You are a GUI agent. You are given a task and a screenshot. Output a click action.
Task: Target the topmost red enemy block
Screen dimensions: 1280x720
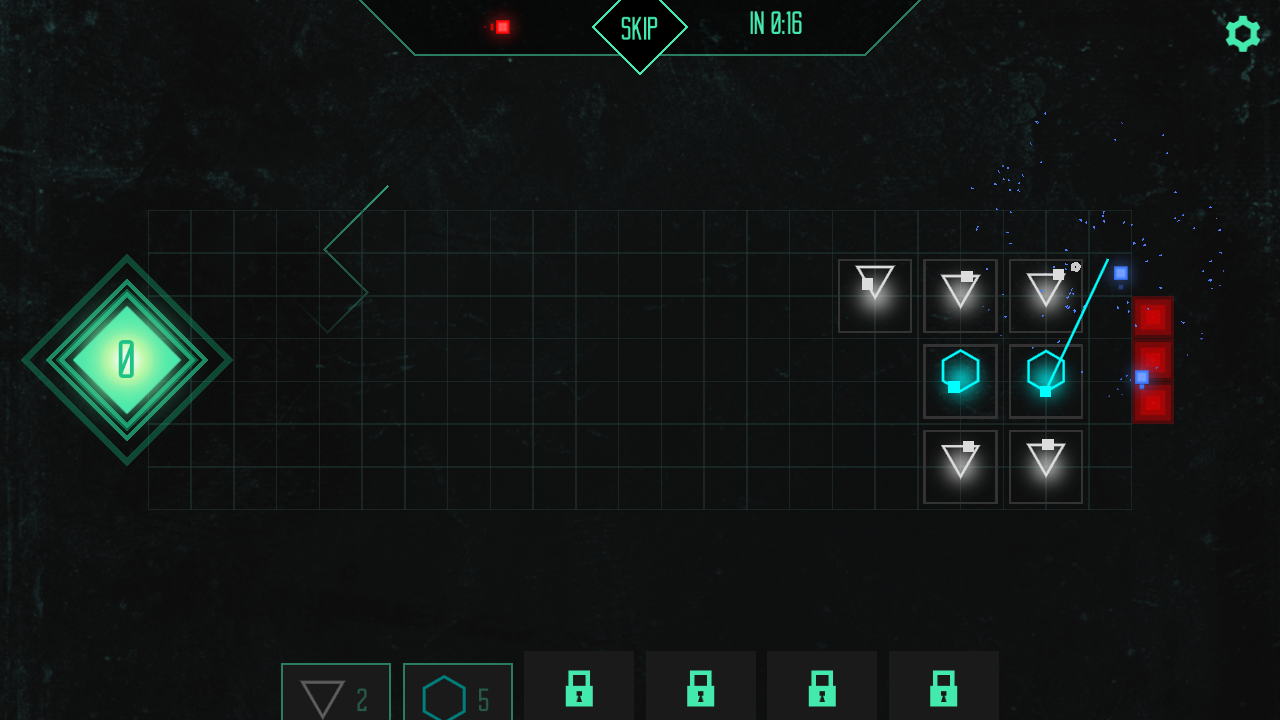(1152, 316)
